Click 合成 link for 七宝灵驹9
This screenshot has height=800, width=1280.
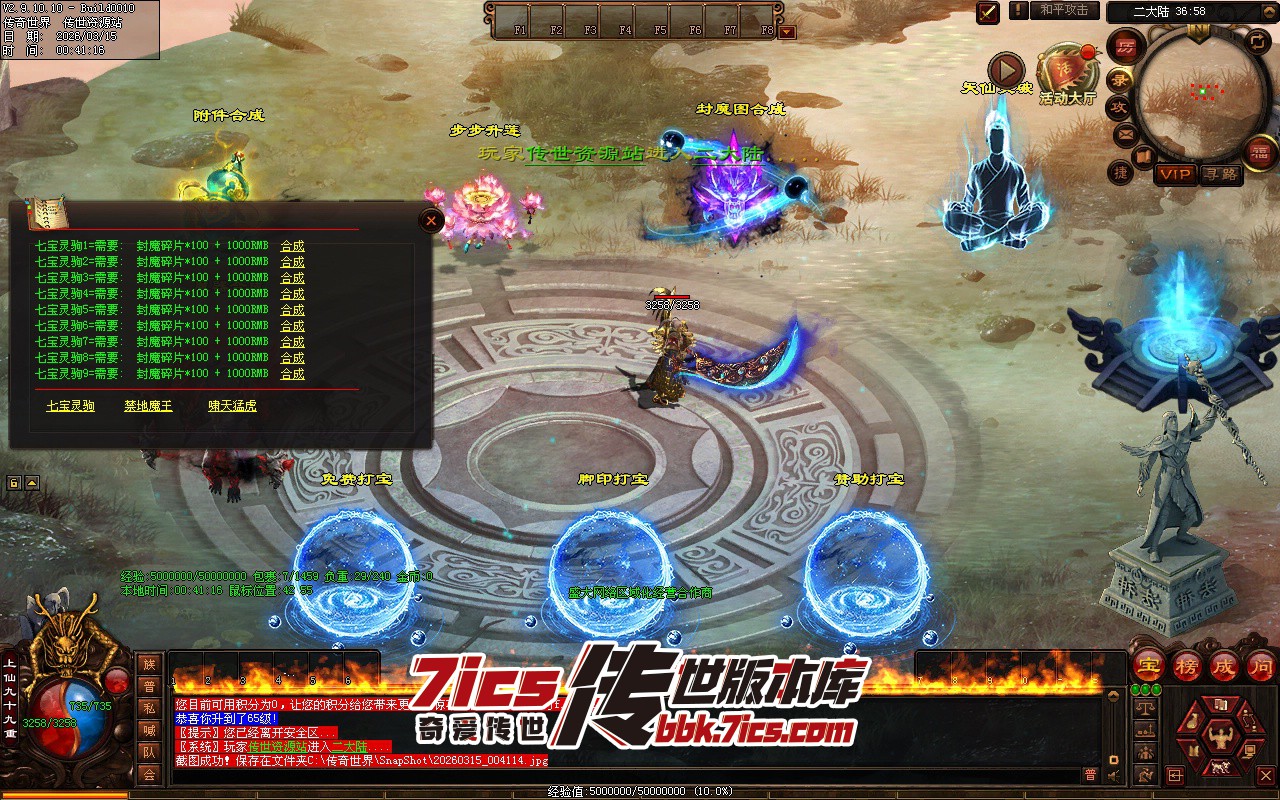pos(292,374)
